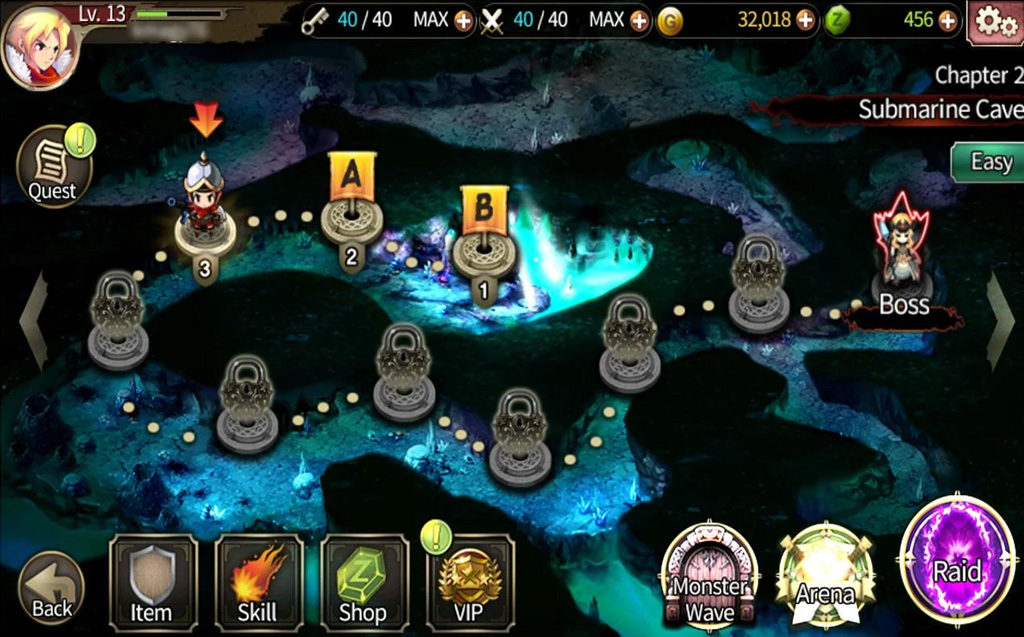
Task: Add more crossed-swords energy with plus button
Action: point(640,20)
